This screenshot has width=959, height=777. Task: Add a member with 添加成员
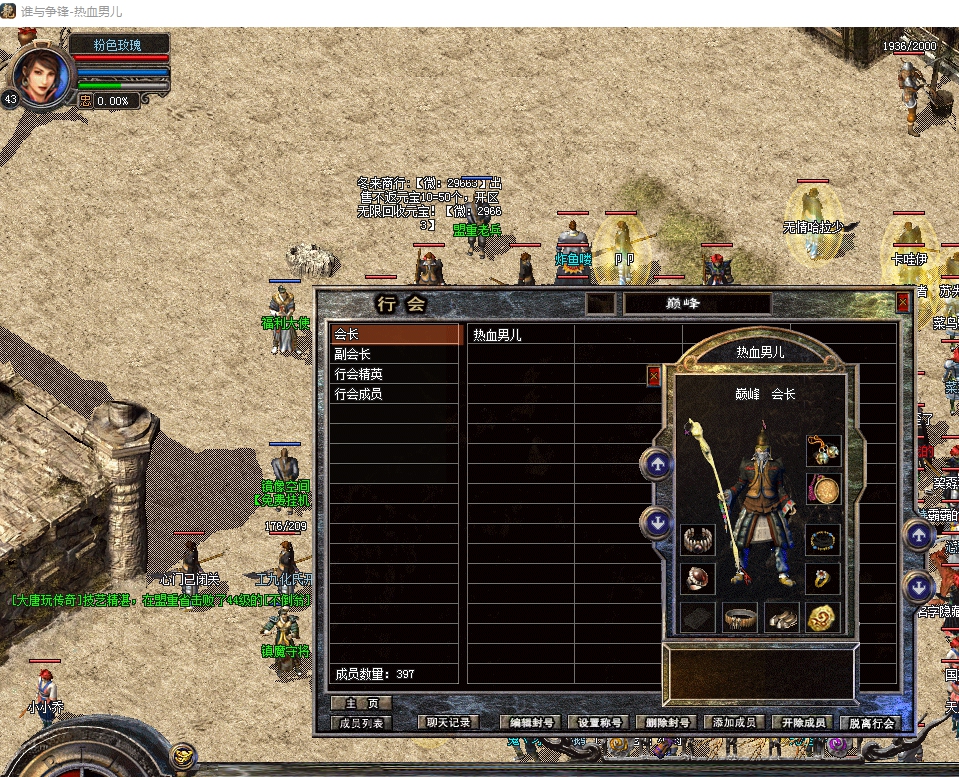click(735, 723)
